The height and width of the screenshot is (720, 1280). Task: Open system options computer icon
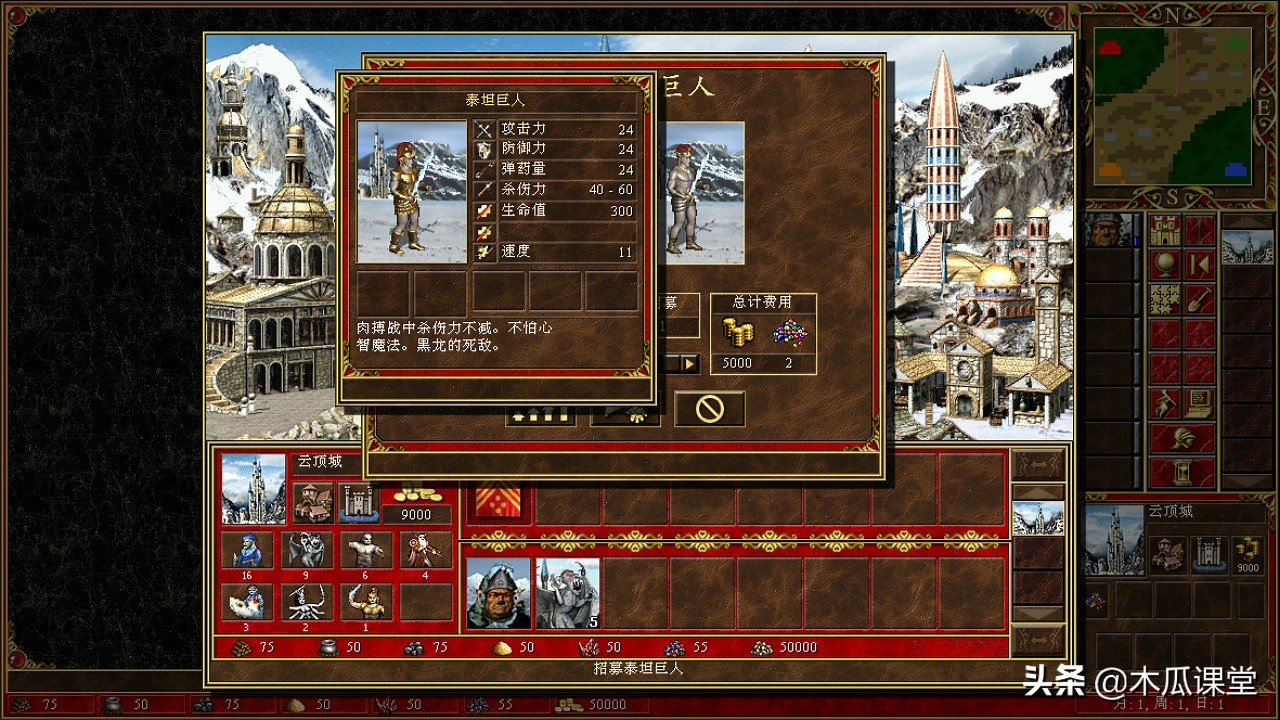[1198, 403]
